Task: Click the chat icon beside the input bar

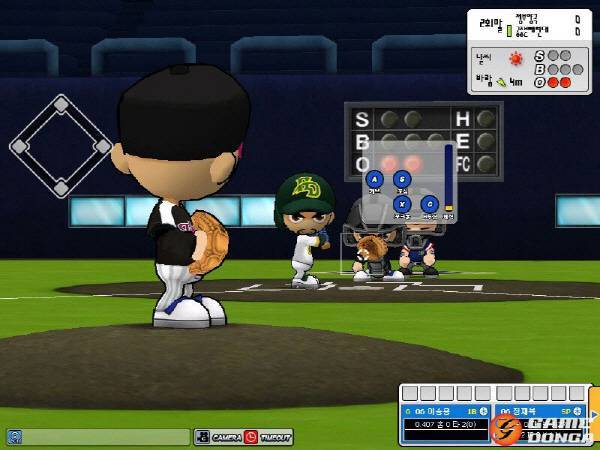Action: pyautogui.click(x=14, y=437)
